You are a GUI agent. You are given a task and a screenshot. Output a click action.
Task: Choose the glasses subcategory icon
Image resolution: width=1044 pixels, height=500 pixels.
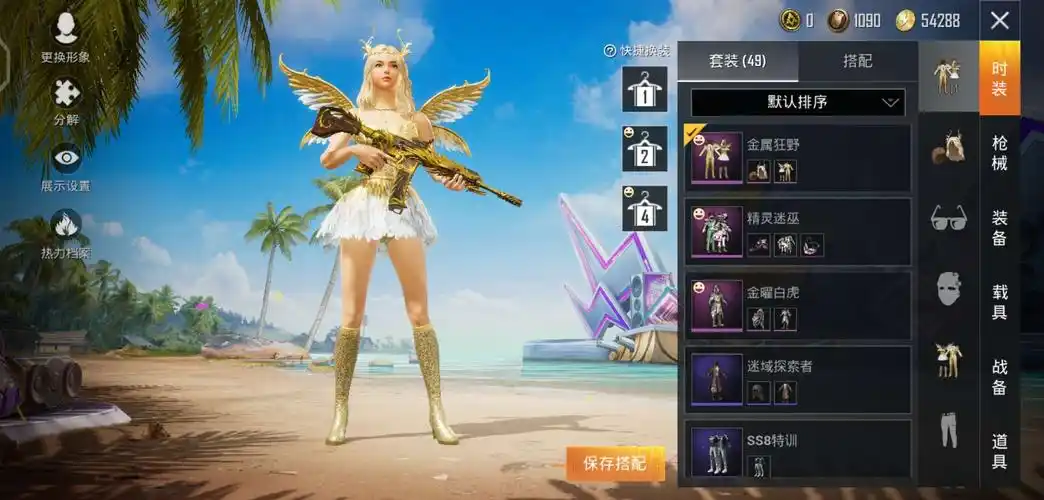pos(948,217)
